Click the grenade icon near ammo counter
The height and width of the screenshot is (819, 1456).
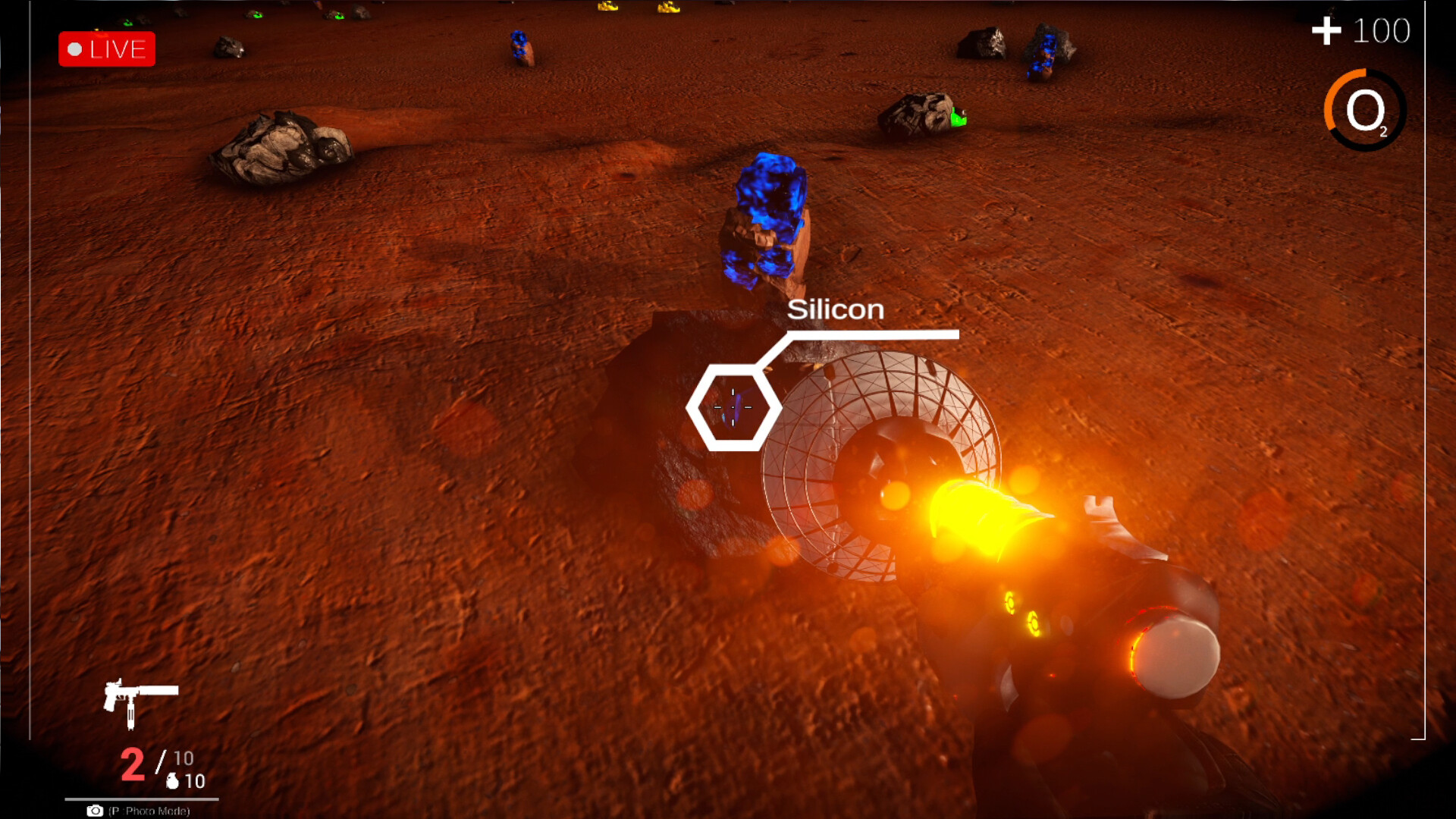[x=174, y=780]
